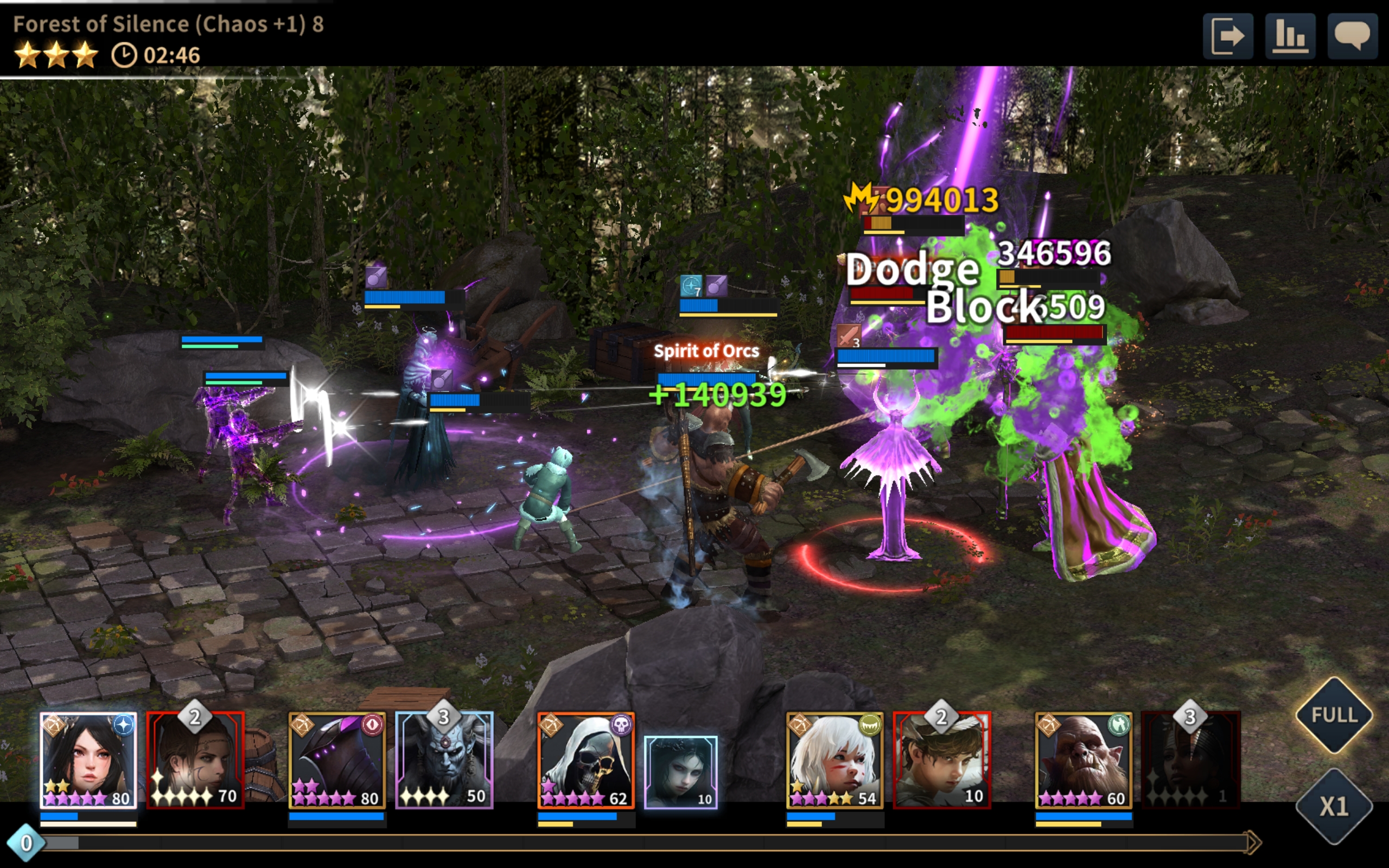Open the battle statistics chart
This screenshot has height=868, width=1389.
coord(1290,36)
